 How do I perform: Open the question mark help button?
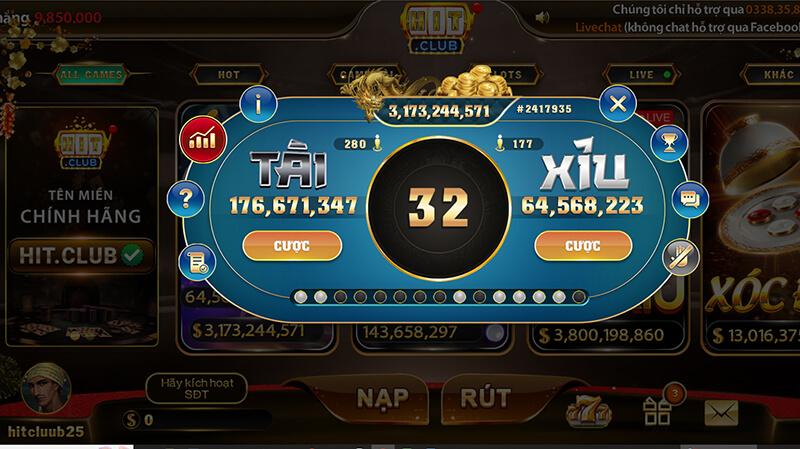pos(185,197)
